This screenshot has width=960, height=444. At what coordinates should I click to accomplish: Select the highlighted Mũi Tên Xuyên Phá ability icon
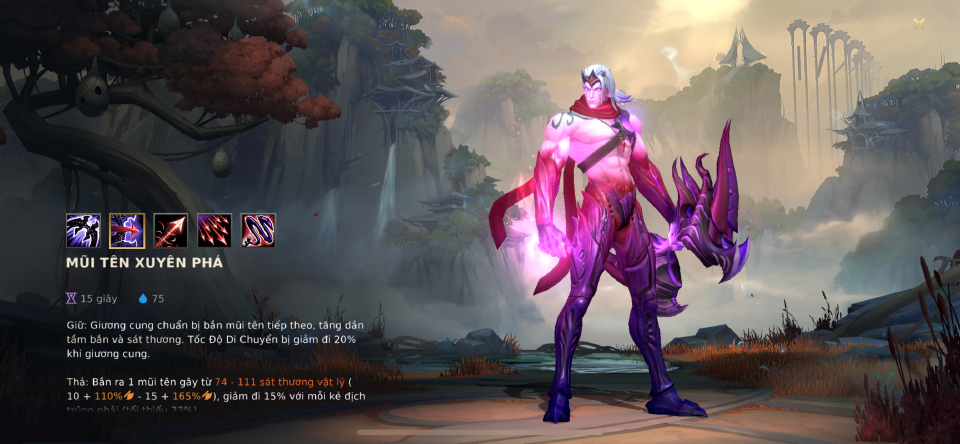pos(127,230)
